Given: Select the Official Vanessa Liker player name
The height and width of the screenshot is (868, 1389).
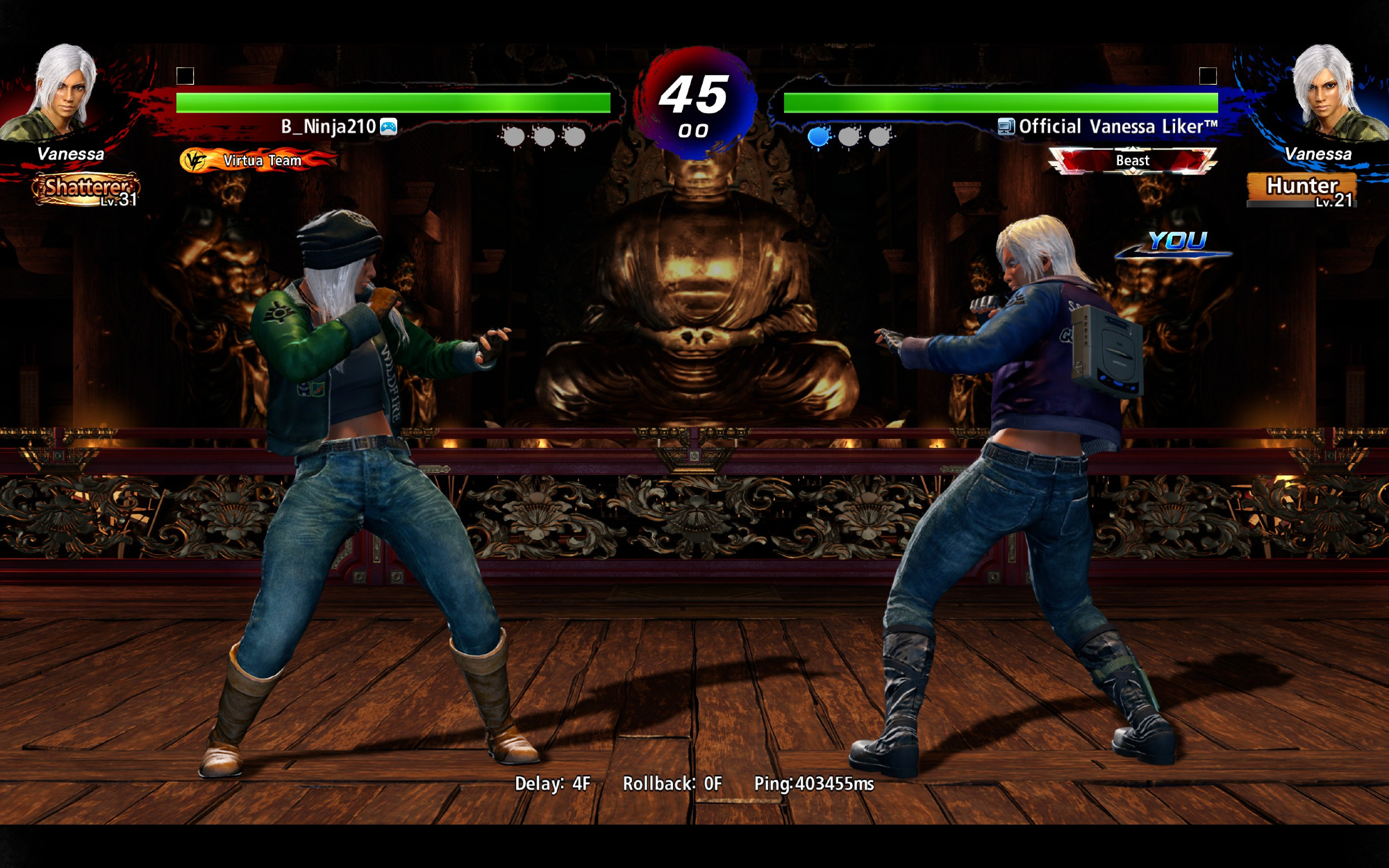Looking at the screenshot, I should pyautogui.click(x=1117, y=126).
